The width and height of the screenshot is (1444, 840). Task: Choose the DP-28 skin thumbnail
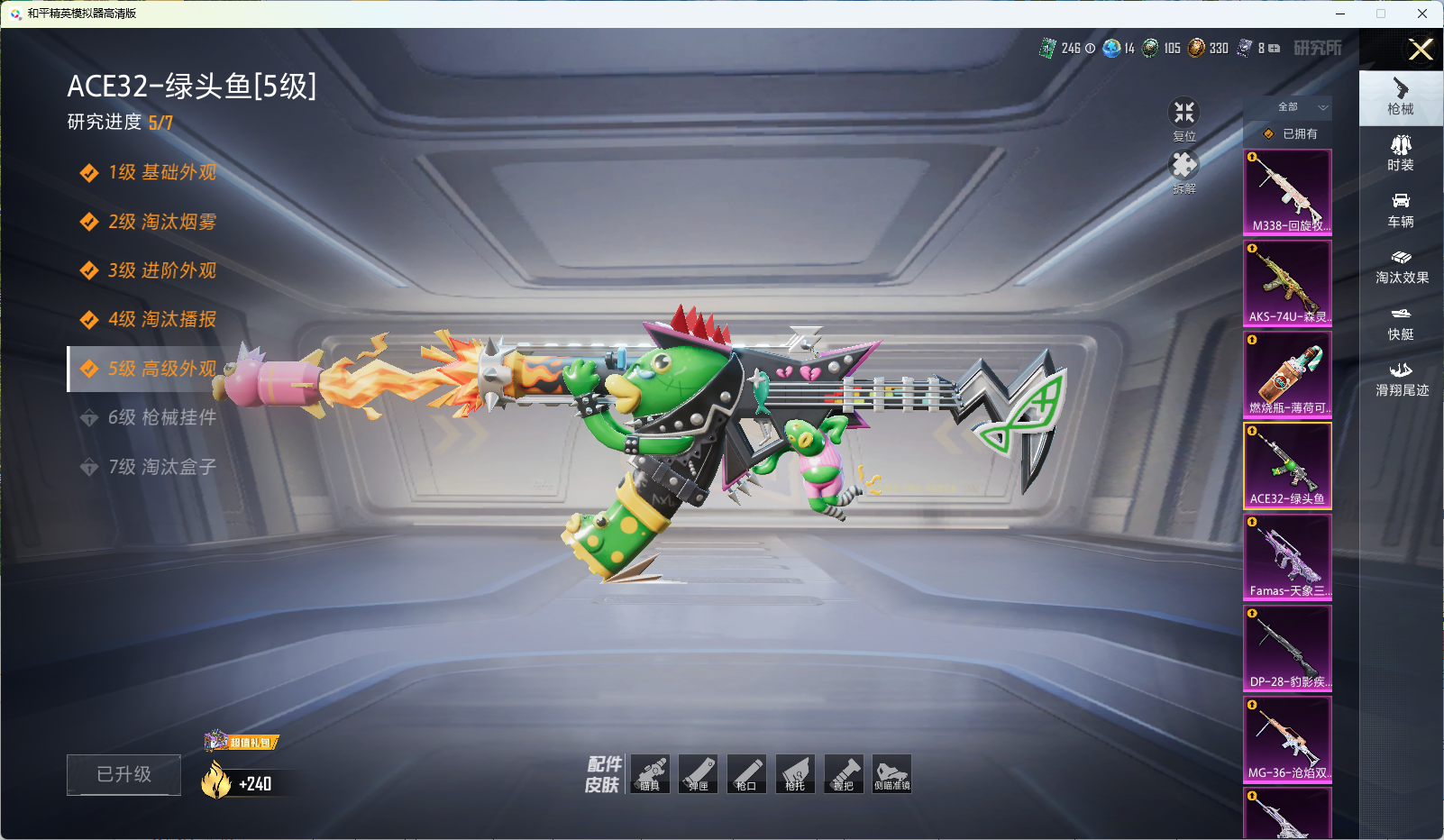1287,648
